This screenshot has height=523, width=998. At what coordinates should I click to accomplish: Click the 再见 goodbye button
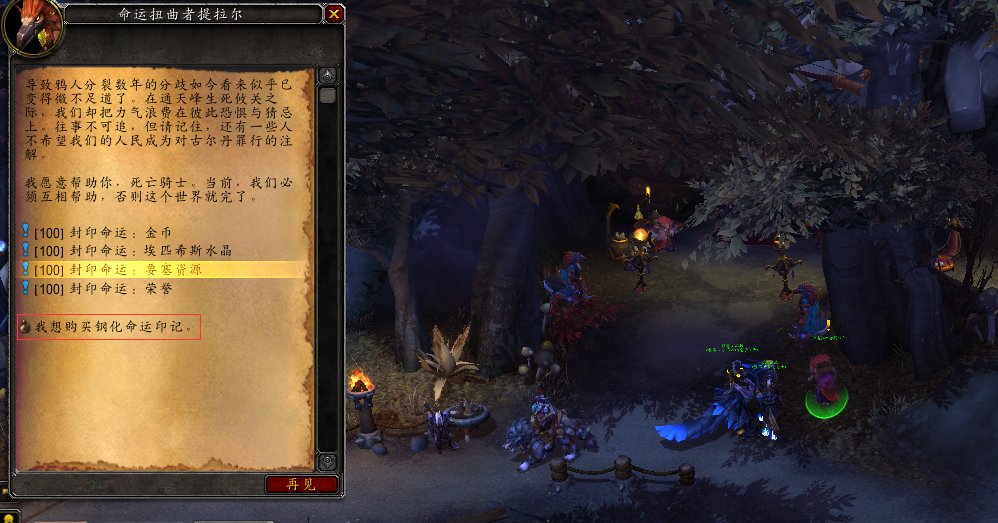pos(301,484)
